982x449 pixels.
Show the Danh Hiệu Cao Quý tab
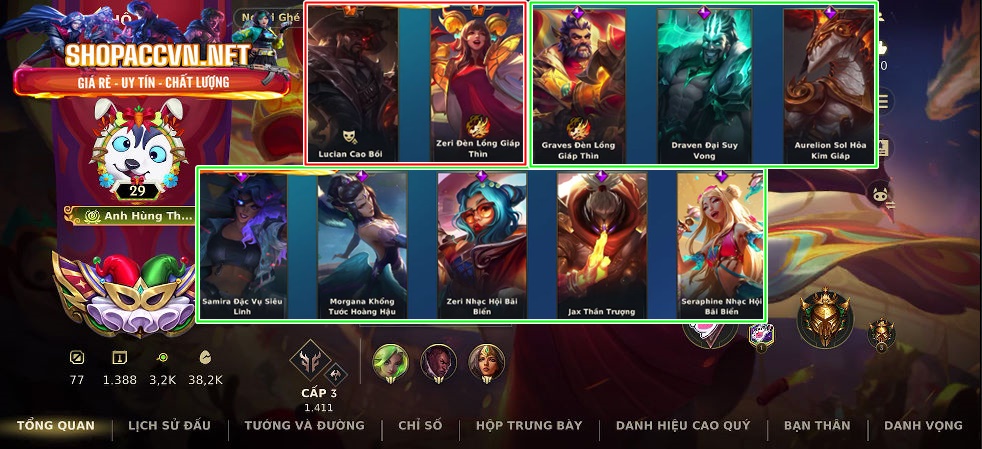pos(683,426)
